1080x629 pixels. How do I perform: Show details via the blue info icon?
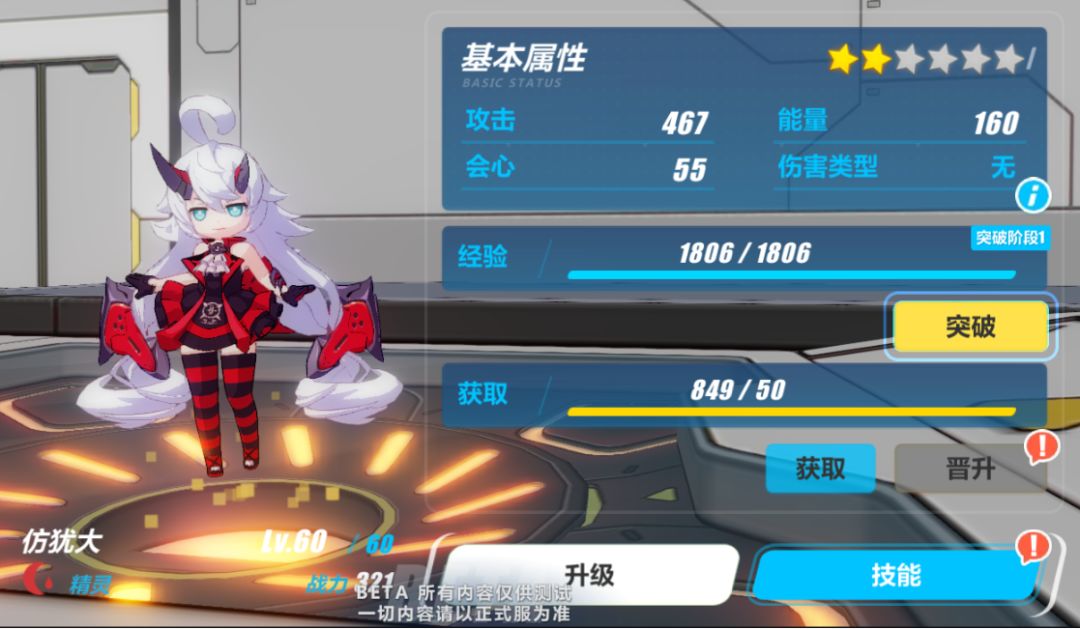pos(1032,195)
